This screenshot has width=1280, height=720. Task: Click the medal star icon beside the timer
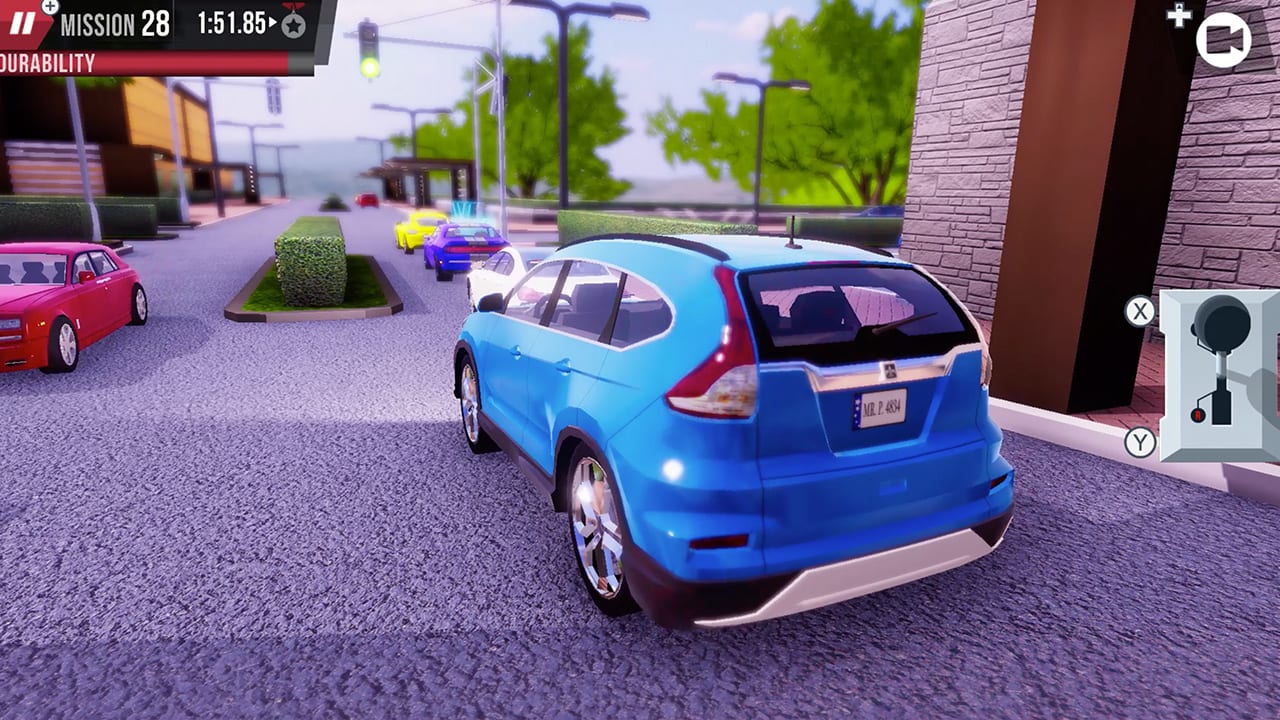click(x=293, y=23)
